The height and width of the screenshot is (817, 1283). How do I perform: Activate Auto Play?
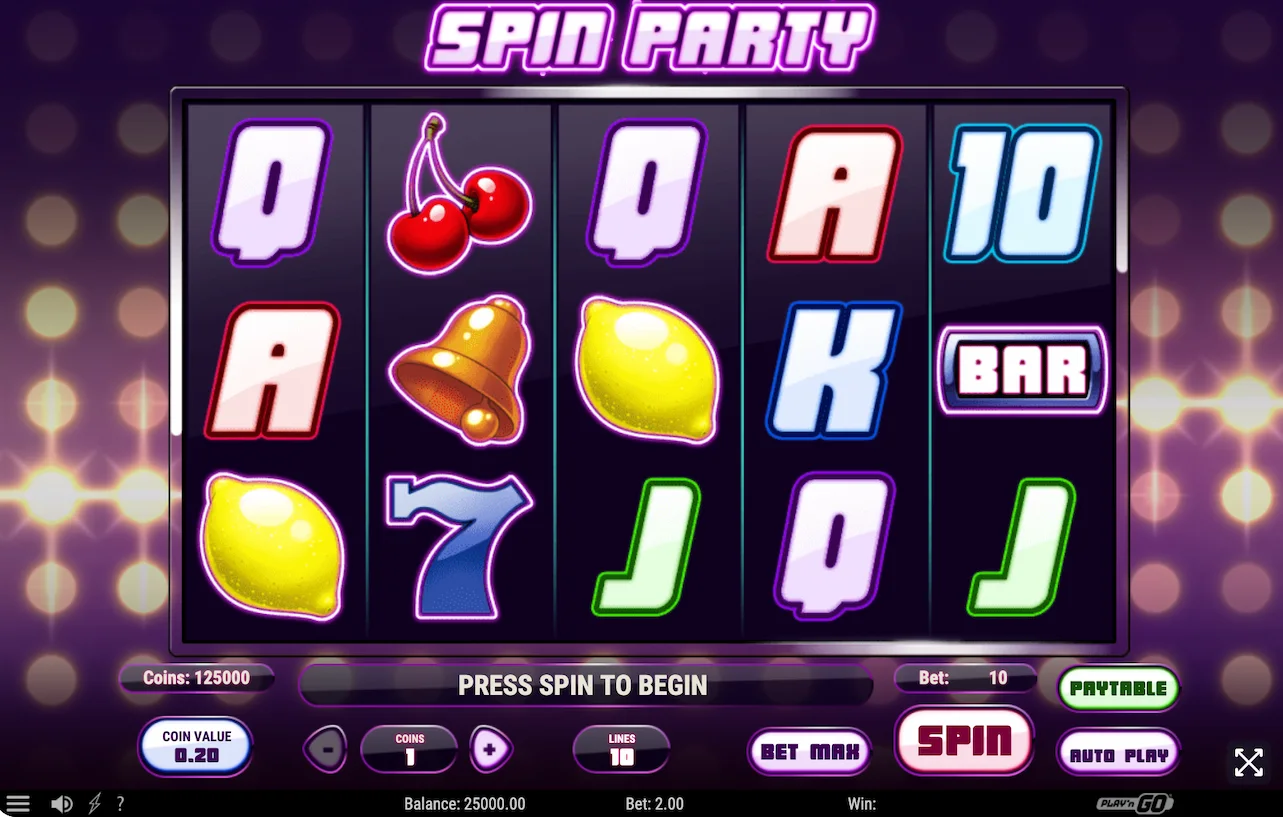1118,754
